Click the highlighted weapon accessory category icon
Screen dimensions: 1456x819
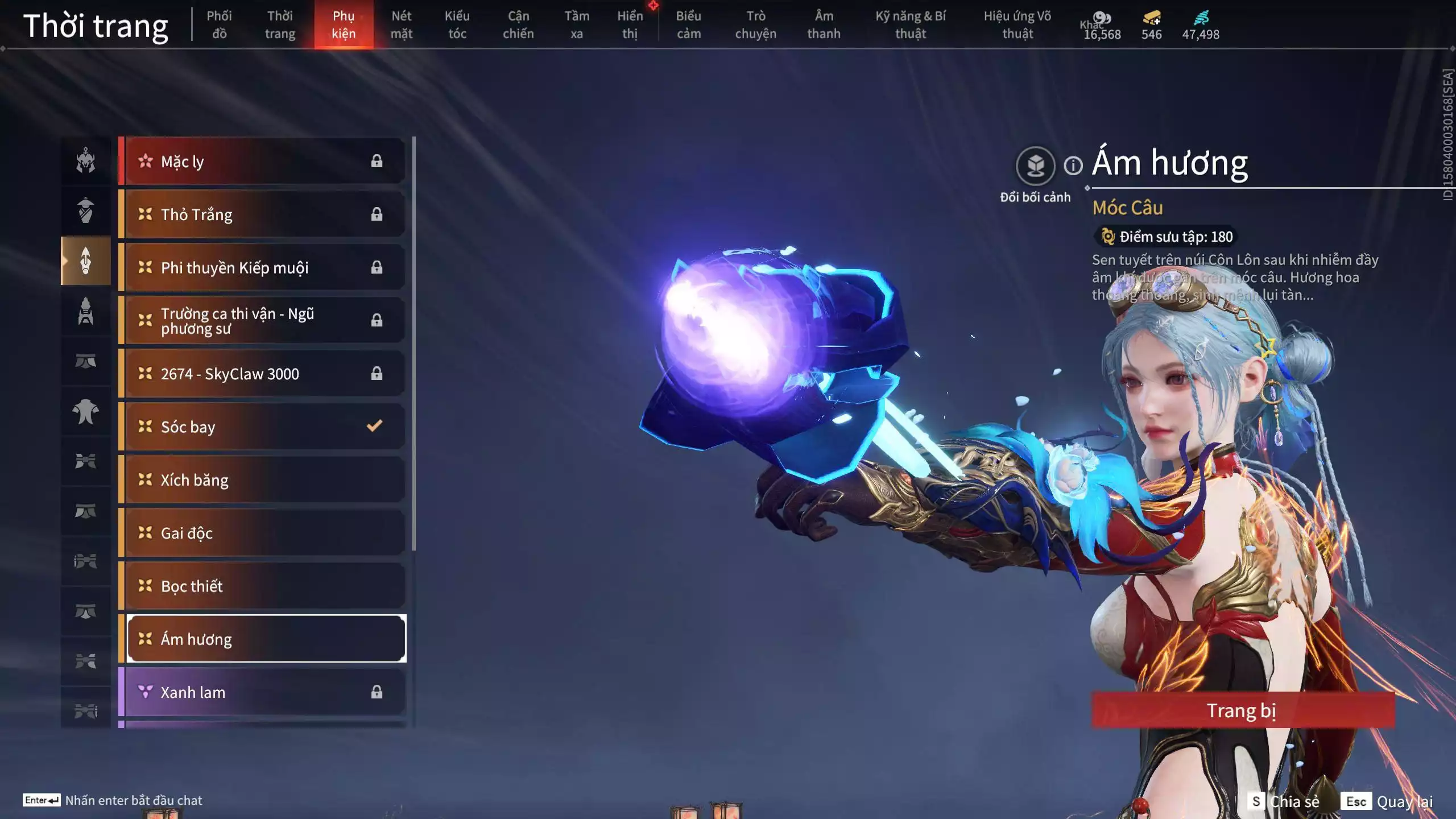tap(85, 260)
